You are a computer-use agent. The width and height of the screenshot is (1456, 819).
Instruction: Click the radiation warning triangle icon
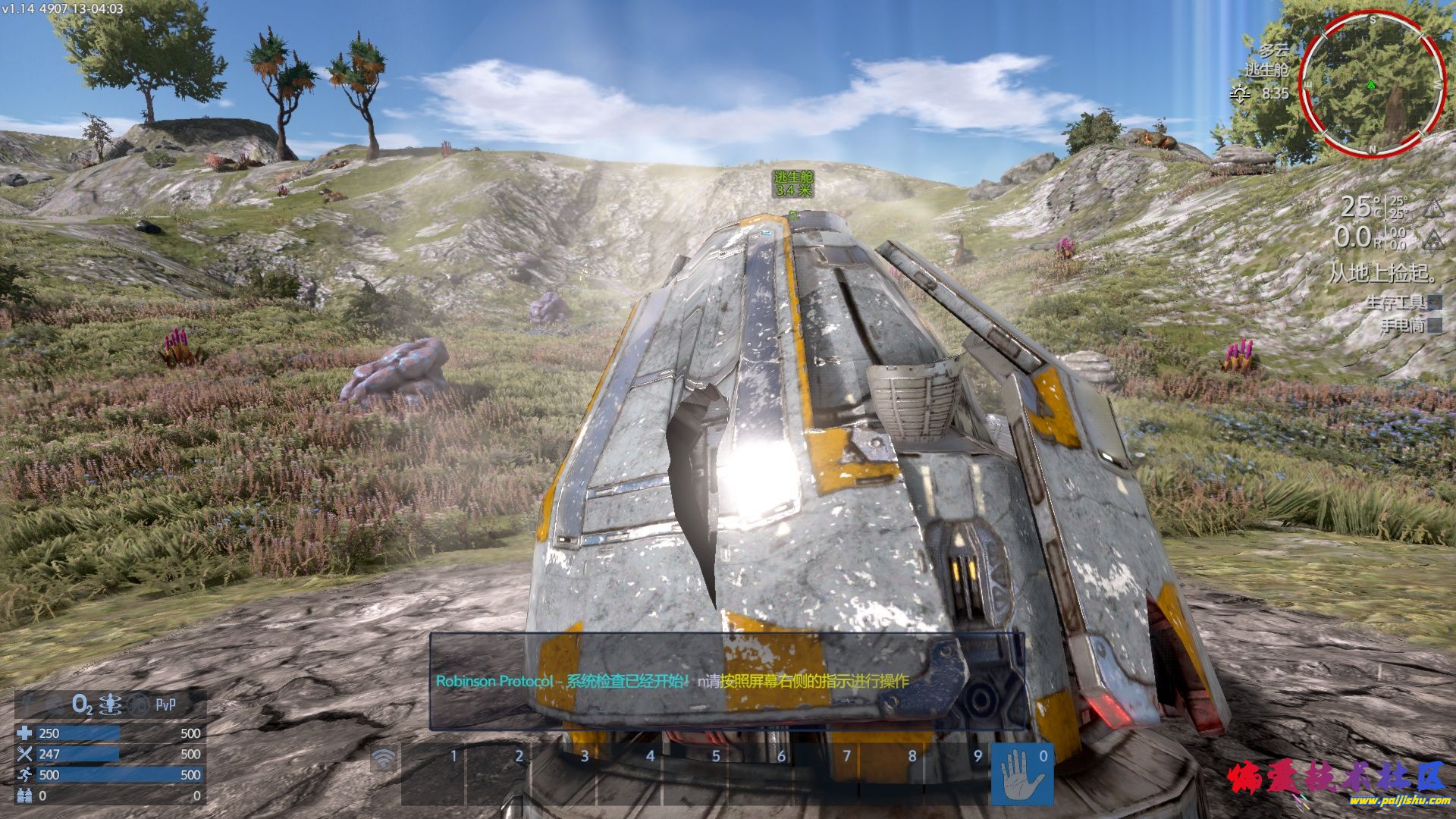pos(1432,240)
